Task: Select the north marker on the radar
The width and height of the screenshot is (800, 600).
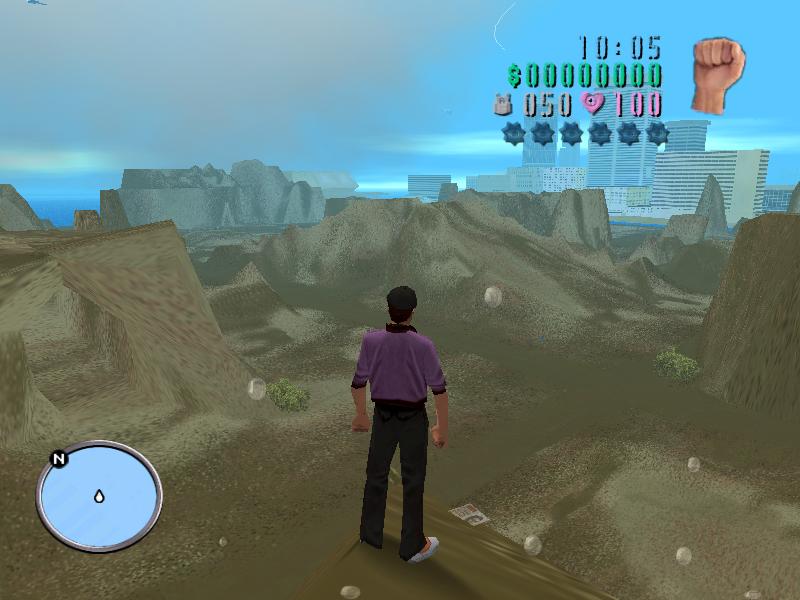Action: point(59,459)
